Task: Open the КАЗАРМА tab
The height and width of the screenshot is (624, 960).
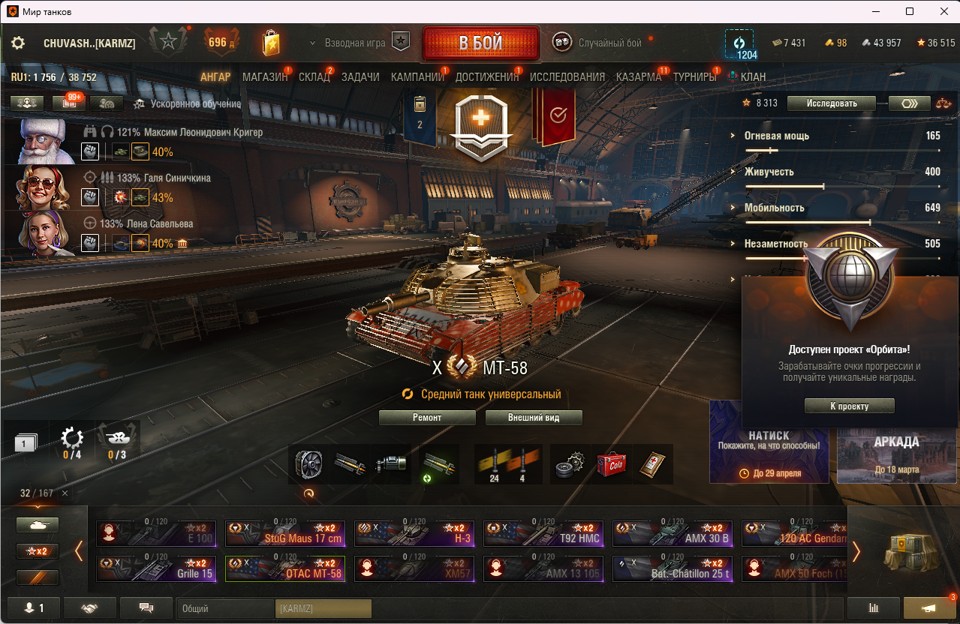Action: [x=638, y=77]
